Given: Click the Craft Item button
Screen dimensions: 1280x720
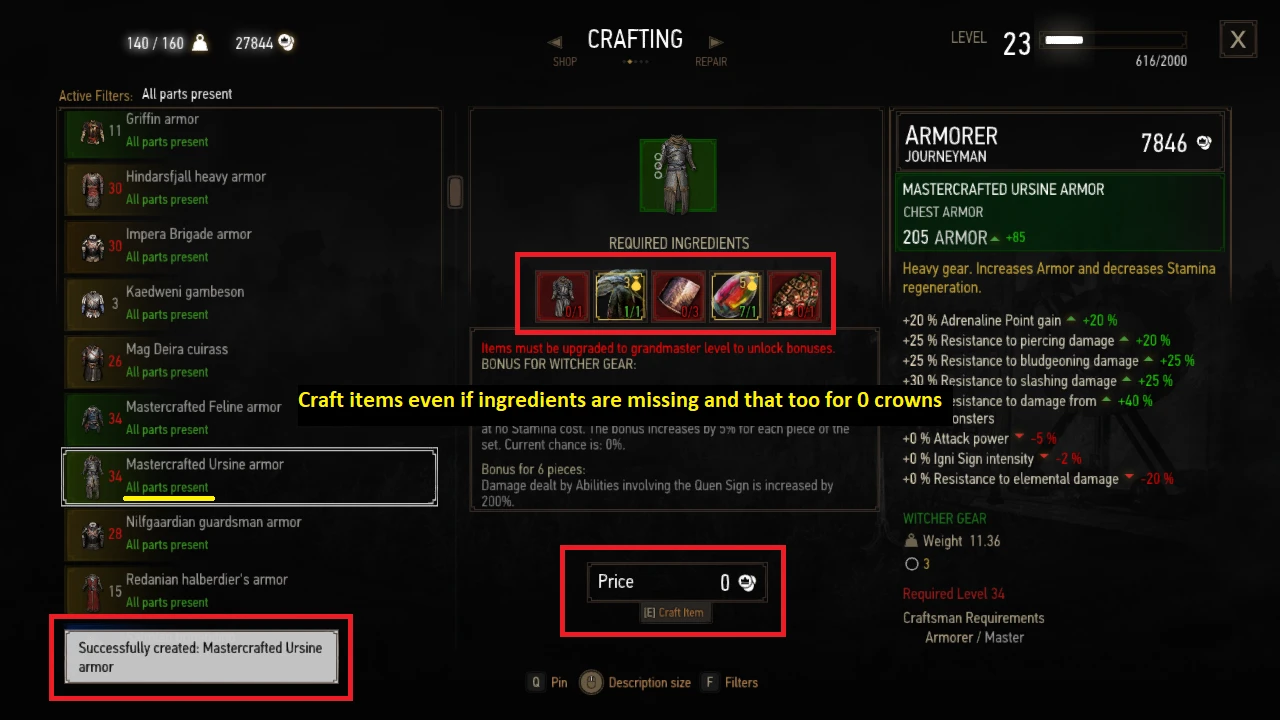Looking at the screenshot, I should [x=676, y=612].
